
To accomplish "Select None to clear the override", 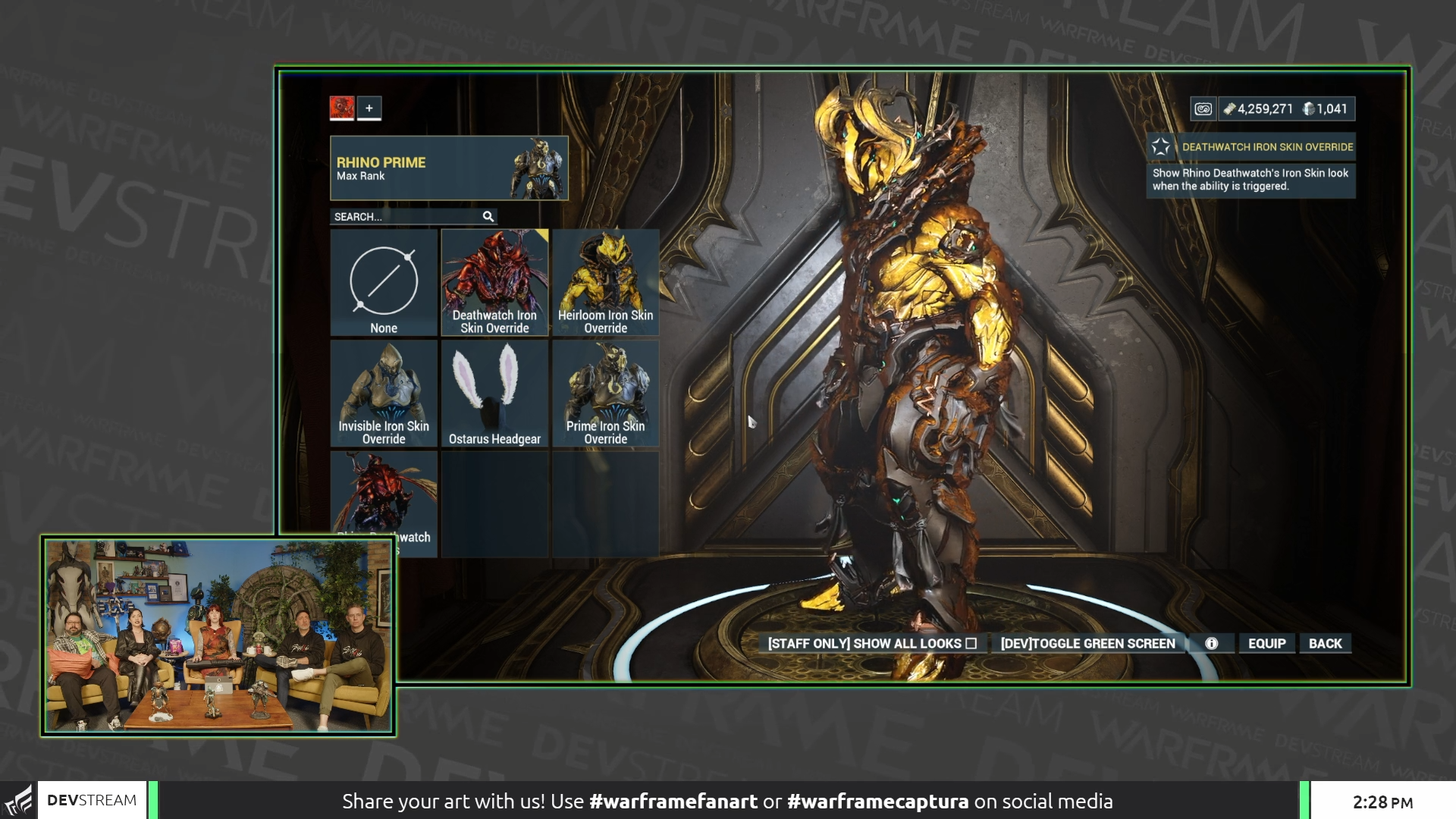I will pyautogui.click(x=384, y=283).
